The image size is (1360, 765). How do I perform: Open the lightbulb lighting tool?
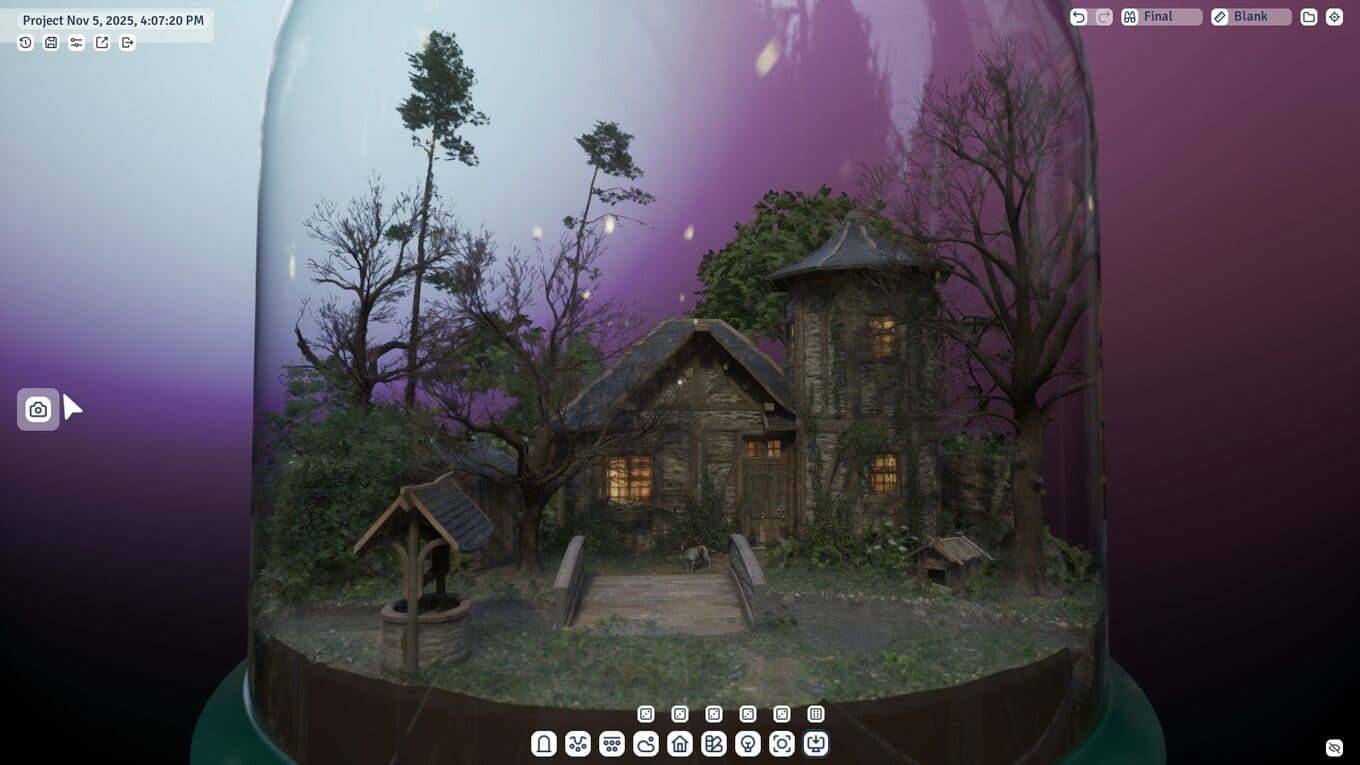[x=748, y=744]
